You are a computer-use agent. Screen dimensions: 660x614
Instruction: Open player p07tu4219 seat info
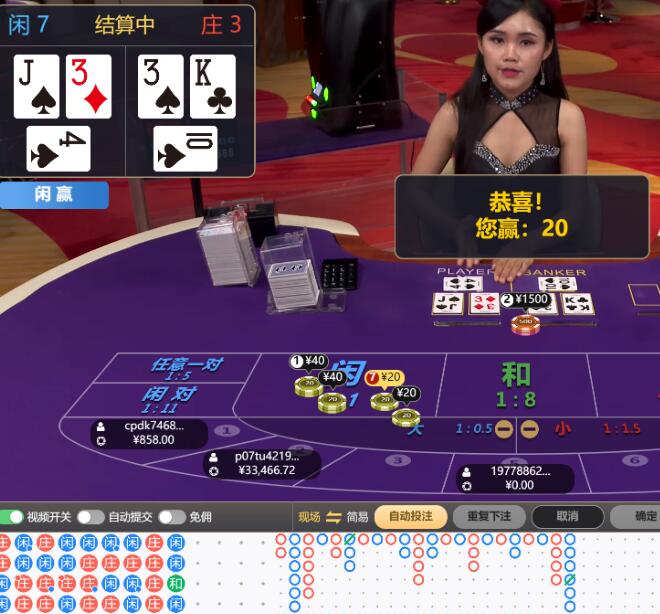coord(265,463)
